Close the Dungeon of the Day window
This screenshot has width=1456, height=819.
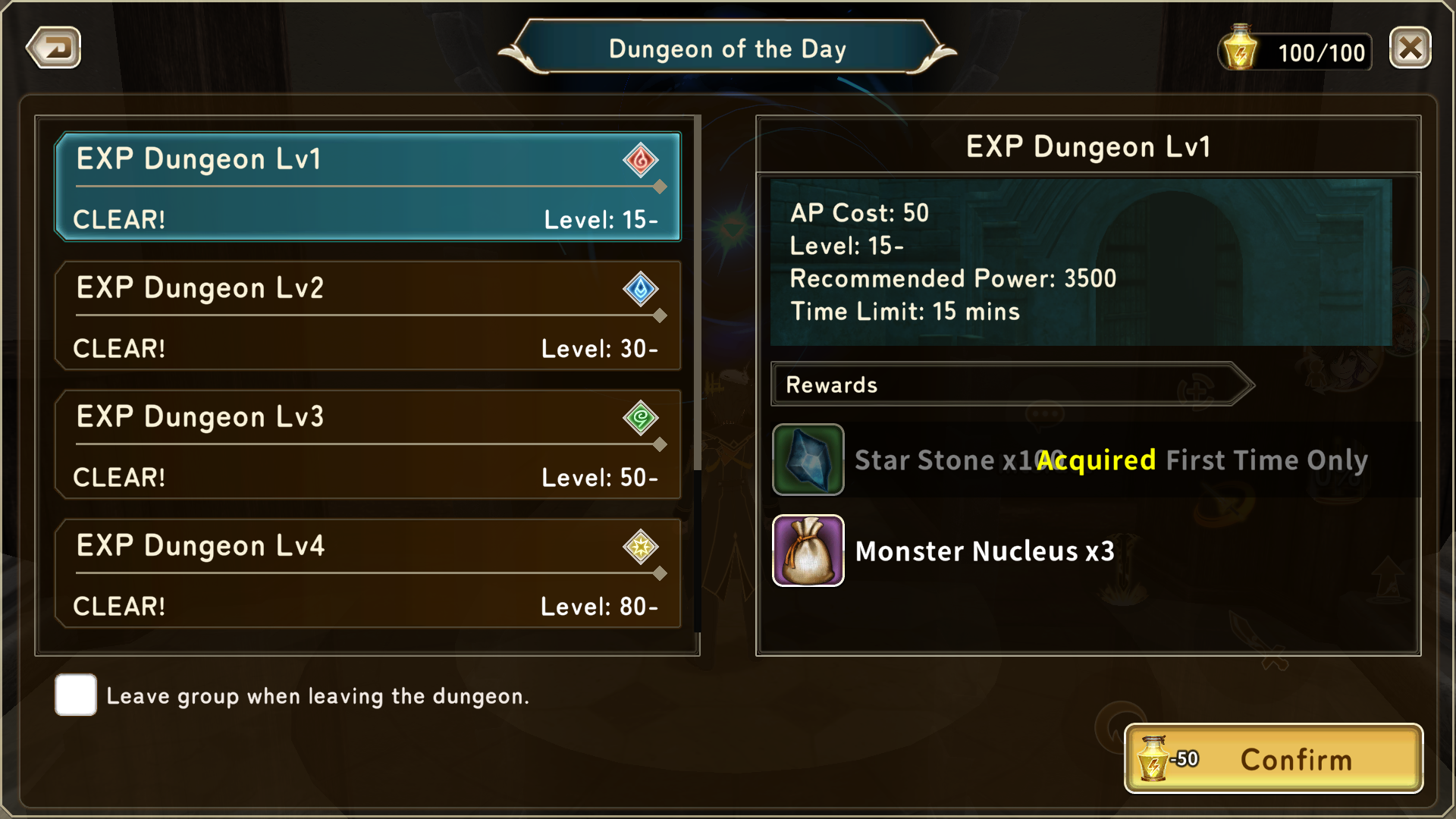point(1410,49)
